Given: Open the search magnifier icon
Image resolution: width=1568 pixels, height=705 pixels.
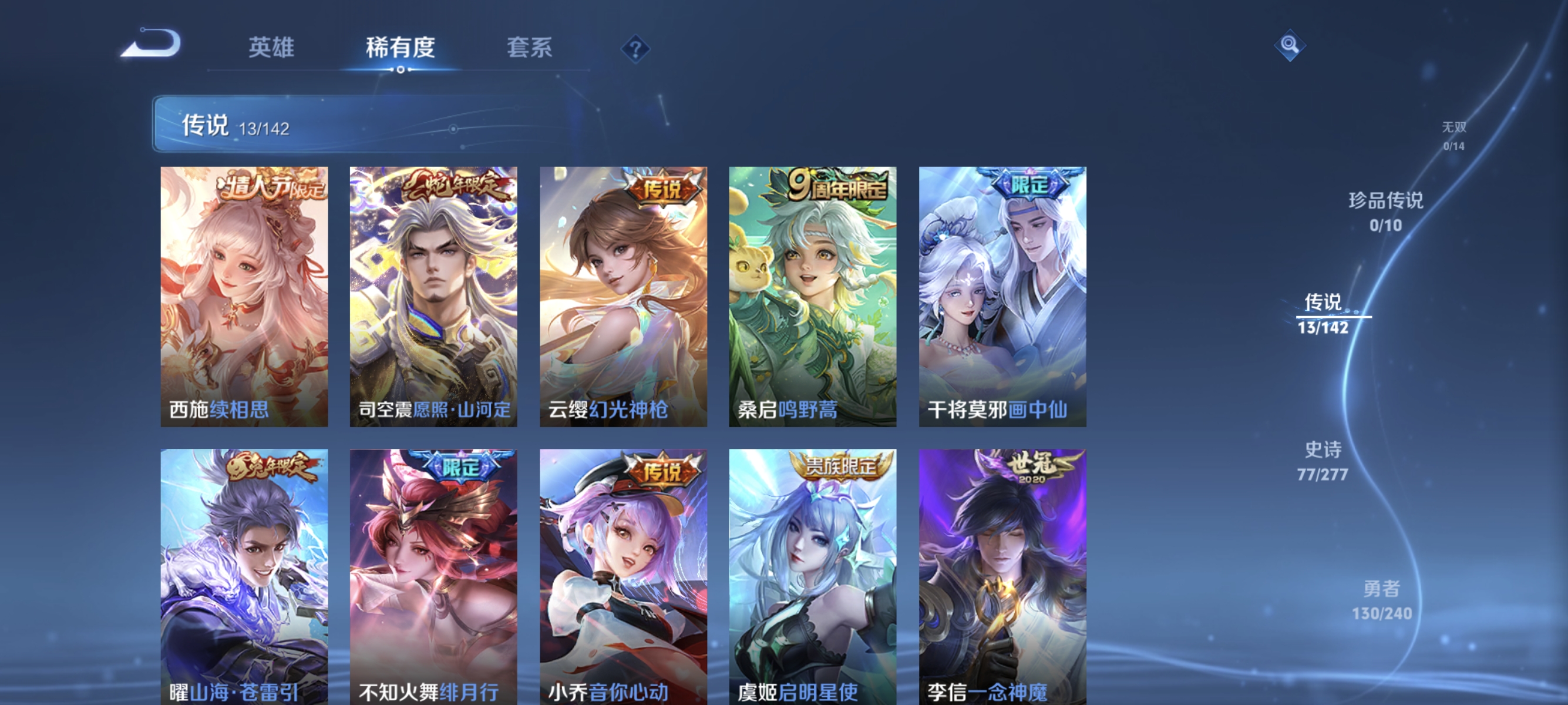Looking at the screenshot, I should (1290, 45).
